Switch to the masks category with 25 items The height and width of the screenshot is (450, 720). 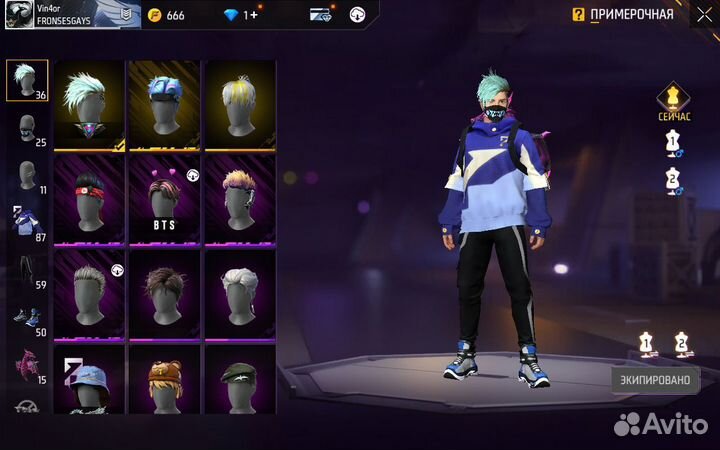point(26,129)
